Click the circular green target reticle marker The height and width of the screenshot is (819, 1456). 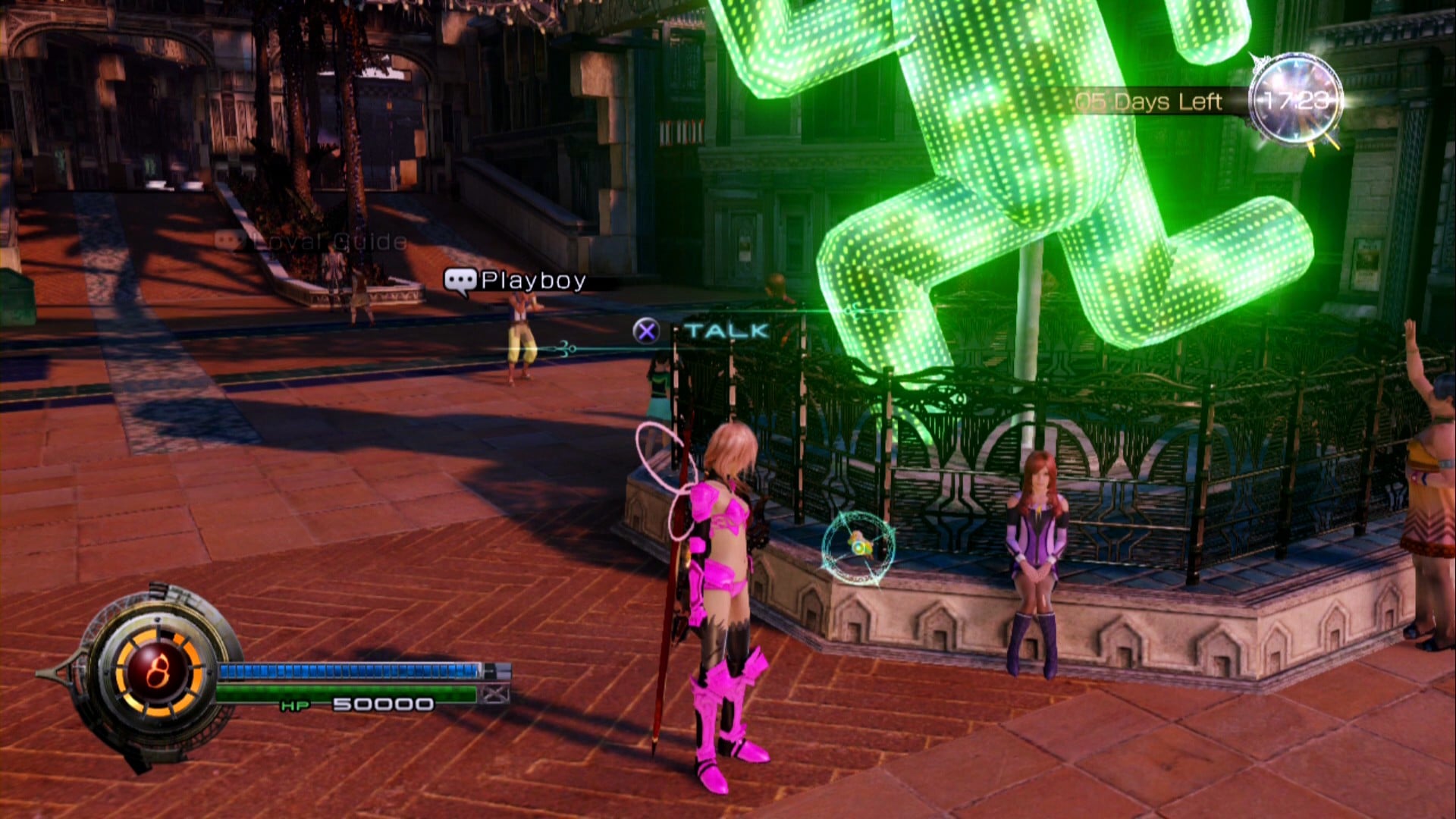(x=858, y=547)
